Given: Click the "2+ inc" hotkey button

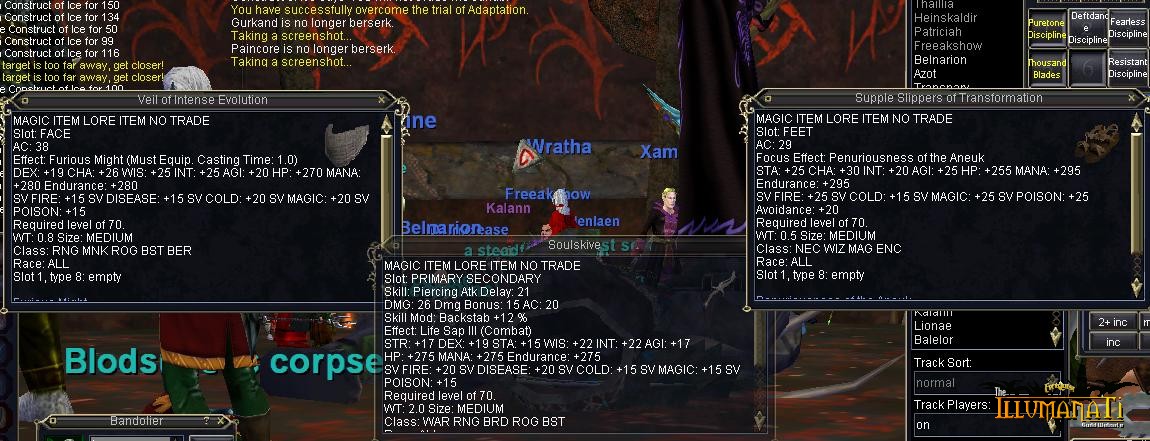Looking at the screenshot, I should (x=1113, y=322).
